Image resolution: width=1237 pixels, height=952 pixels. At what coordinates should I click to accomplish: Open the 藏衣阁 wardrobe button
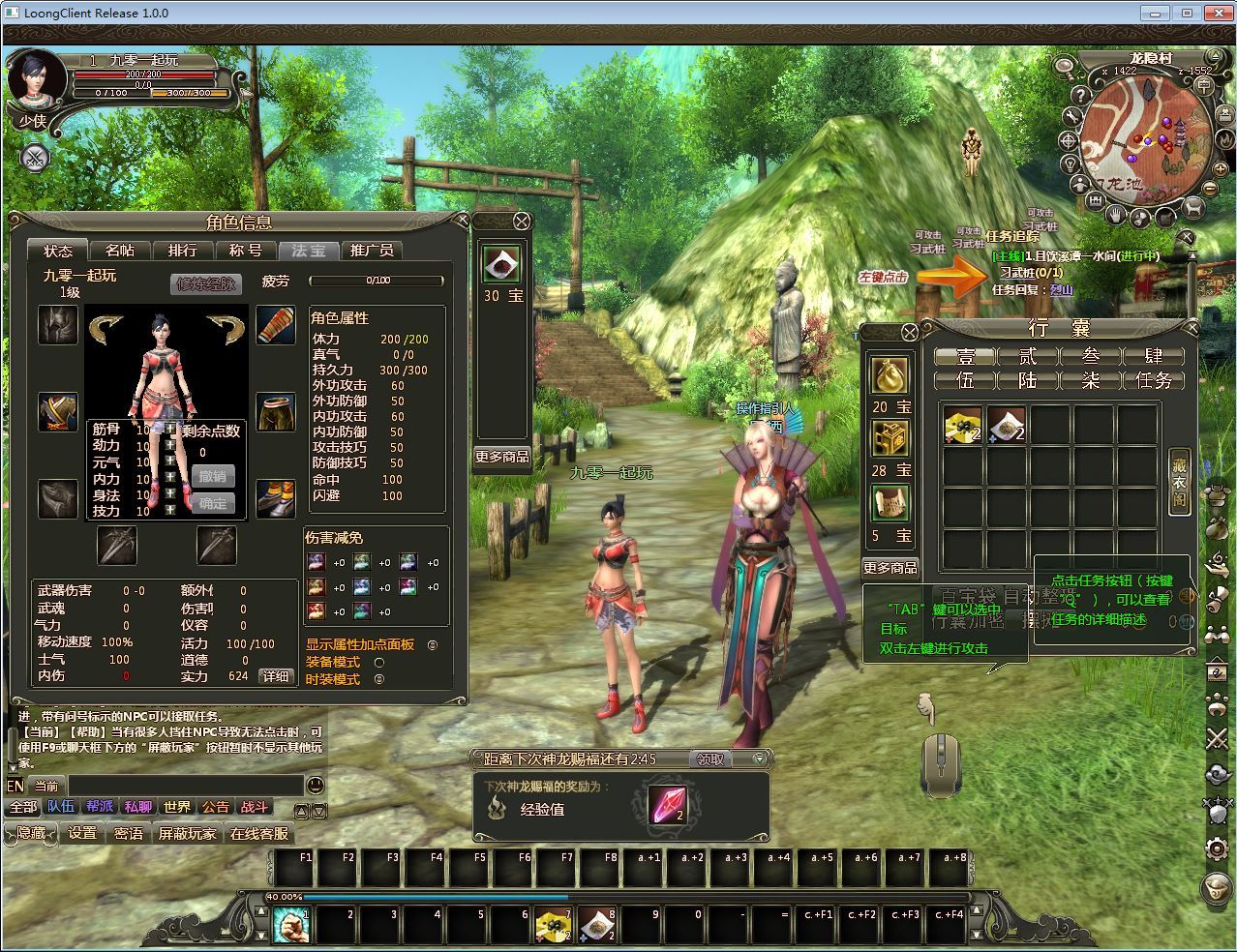1179,481
